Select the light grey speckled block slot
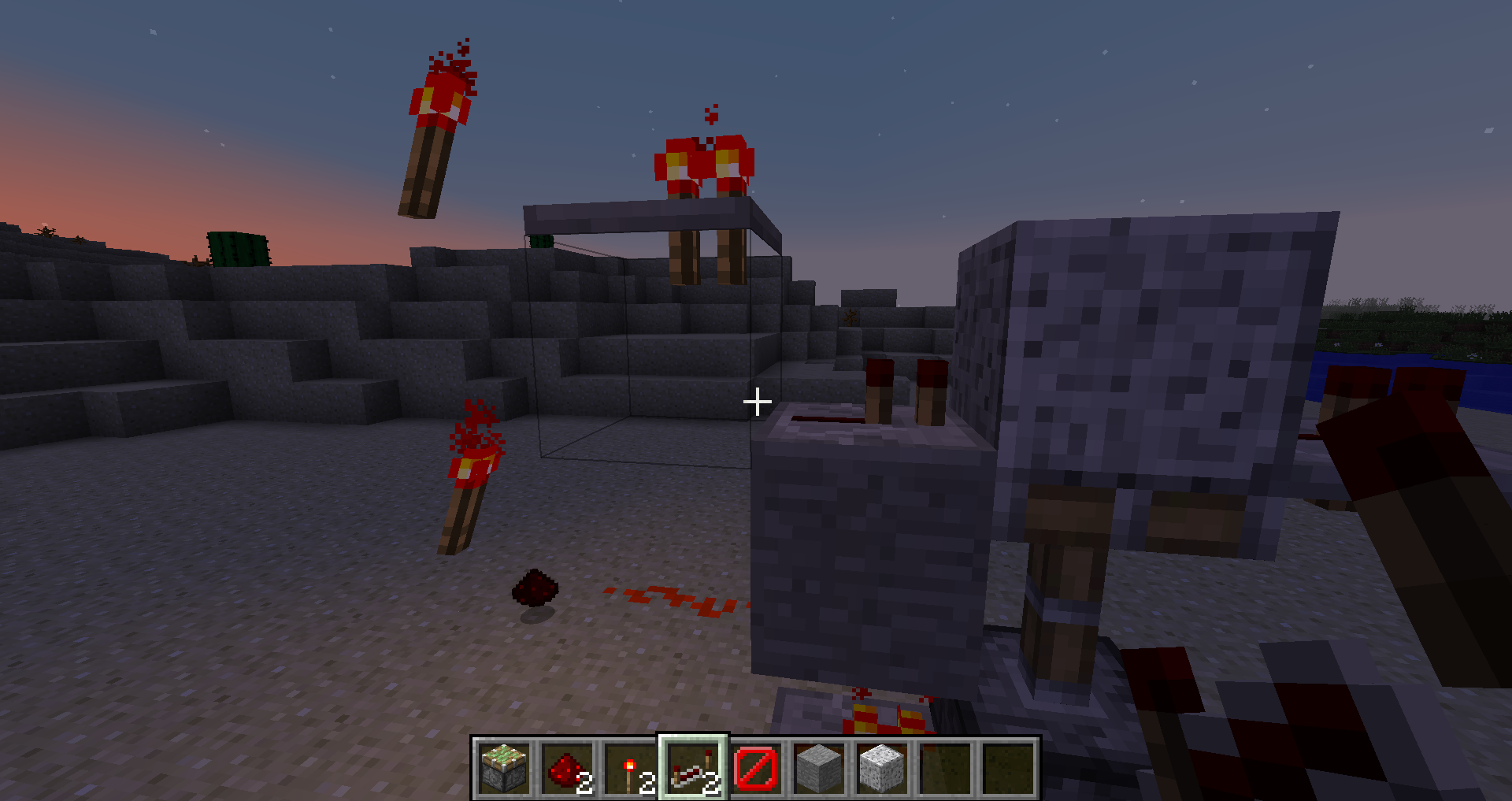Image resolution: width=1512 pixels, height=801 pixels. 882,768
